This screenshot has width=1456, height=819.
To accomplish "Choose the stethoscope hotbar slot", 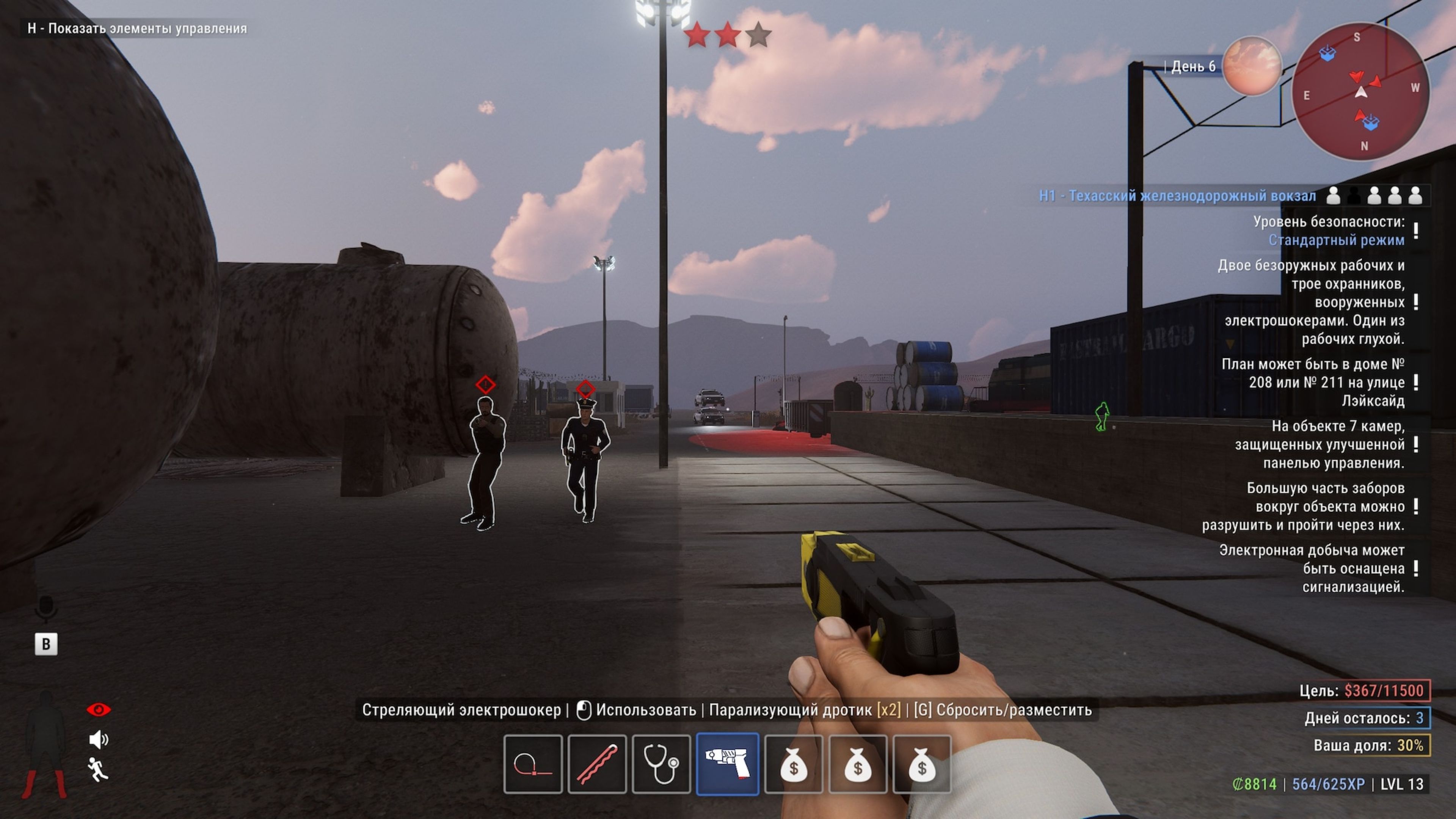I will coord(661,764).
